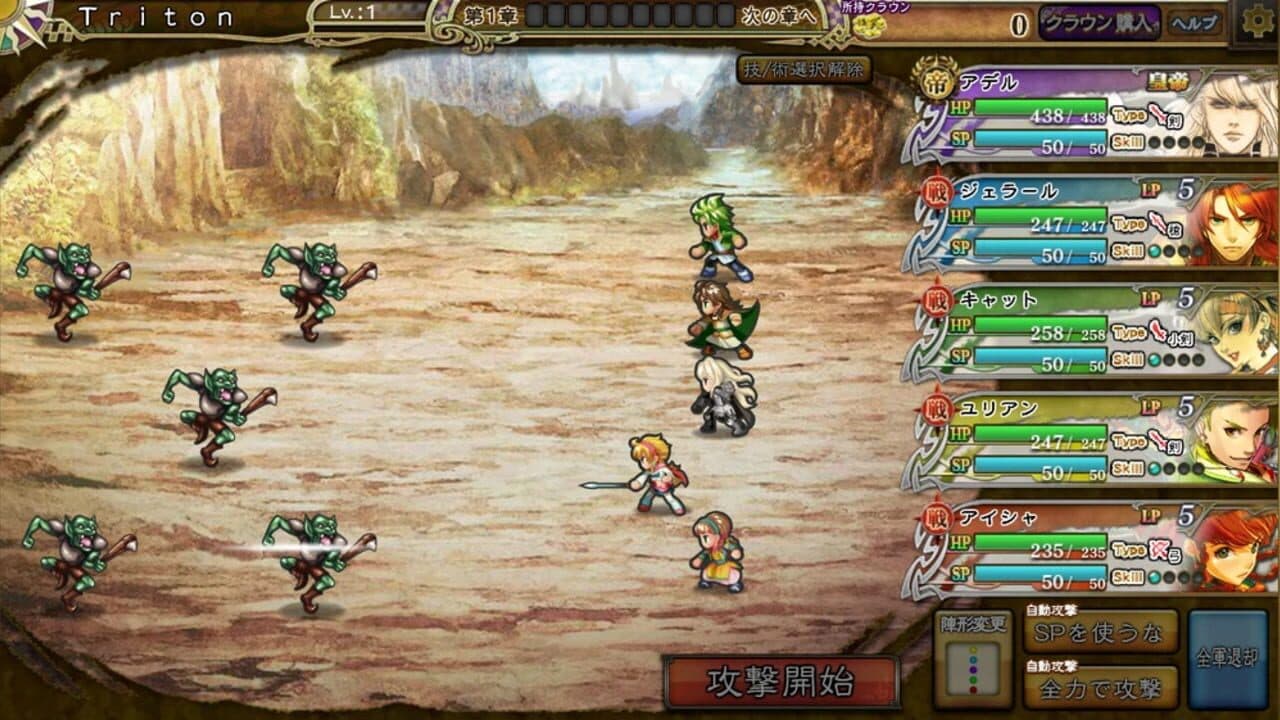Click the クラウン購入 purchase button
1280x720 pixels.
pyautogui.click(x=1098, y=20)
